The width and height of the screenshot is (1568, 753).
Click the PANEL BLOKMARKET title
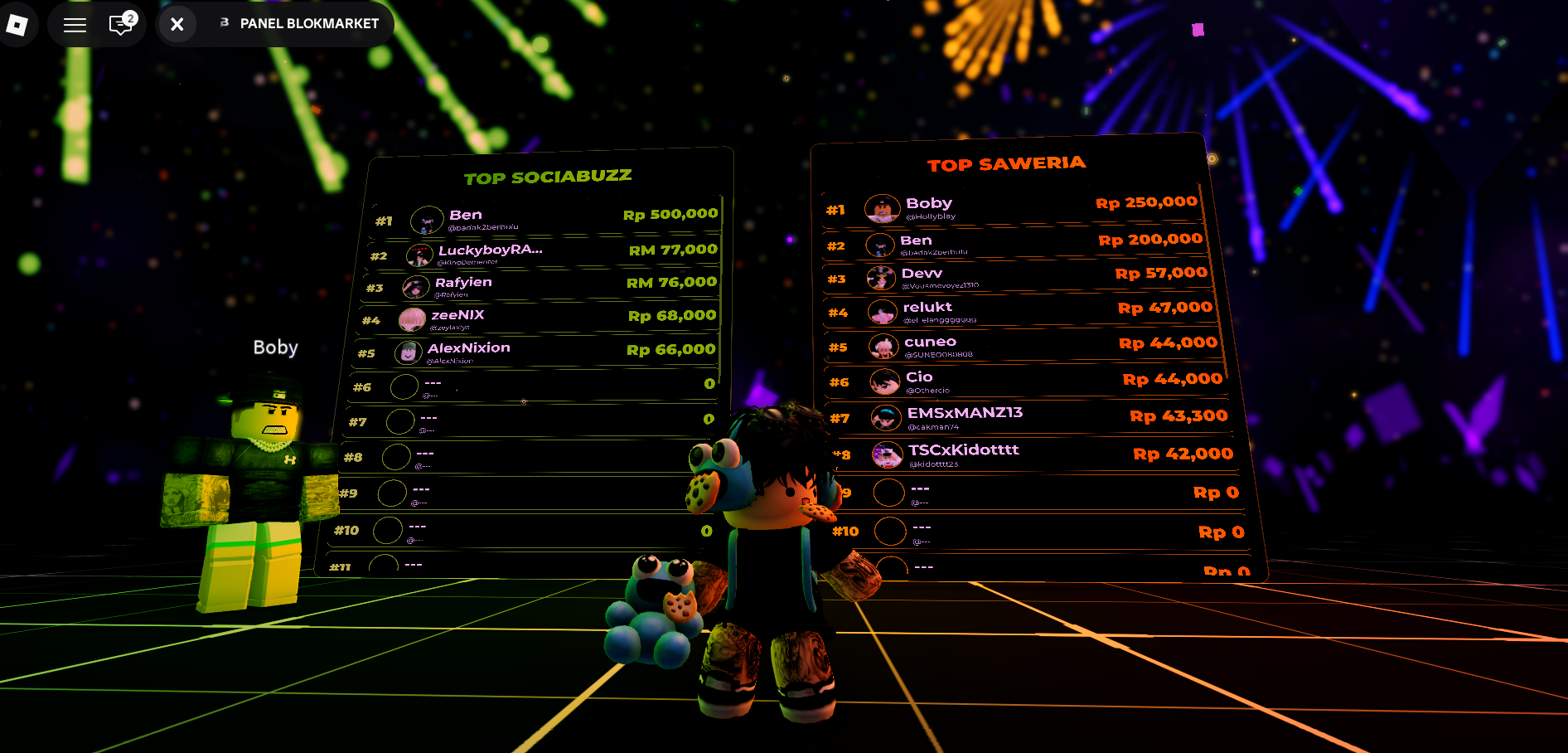[x=308, y=23]
